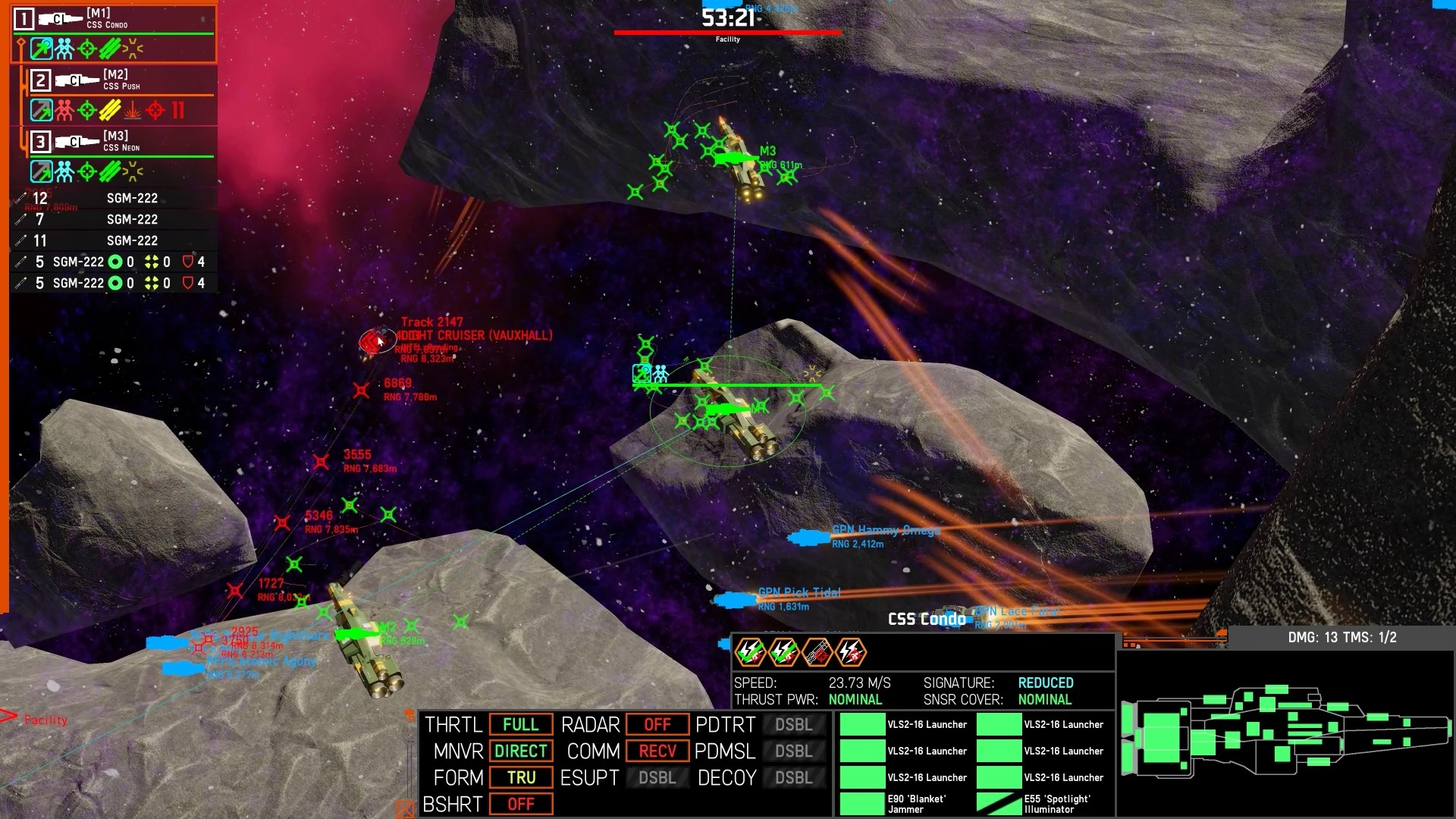
Task: Change the MNVR DIRECT mode selector
Action: pyautogui.click(x=521, y=751)
